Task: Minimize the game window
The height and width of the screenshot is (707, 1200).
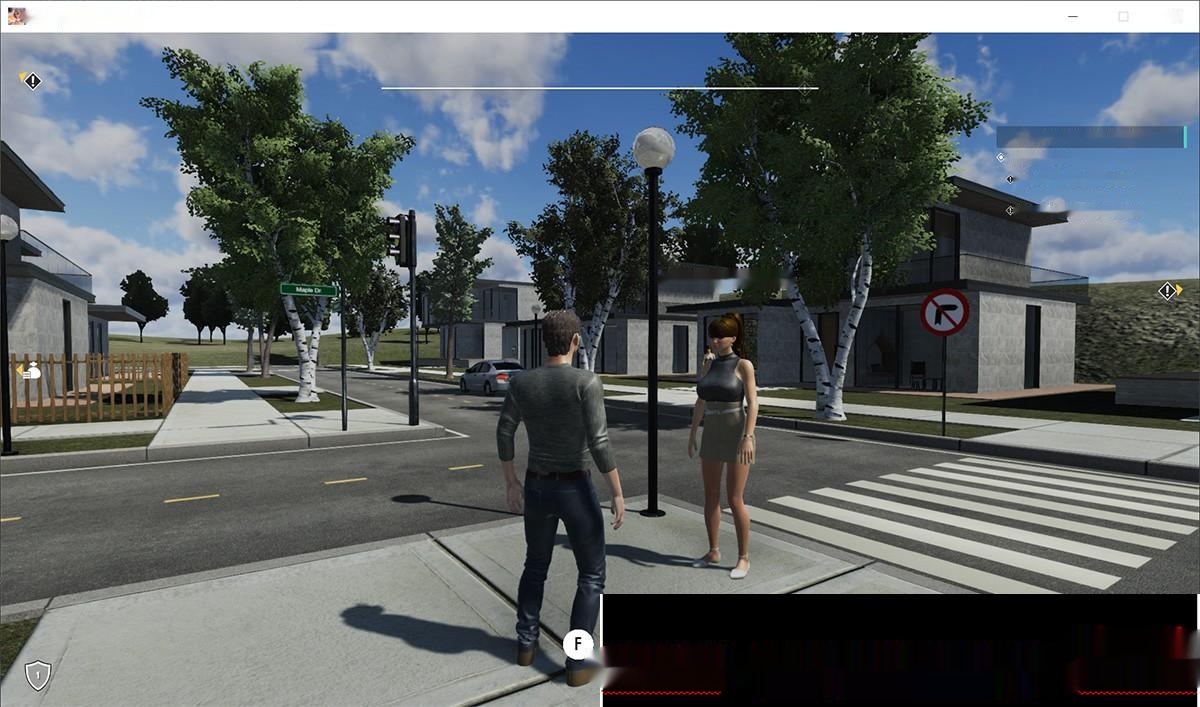Action: (1073, 16)
